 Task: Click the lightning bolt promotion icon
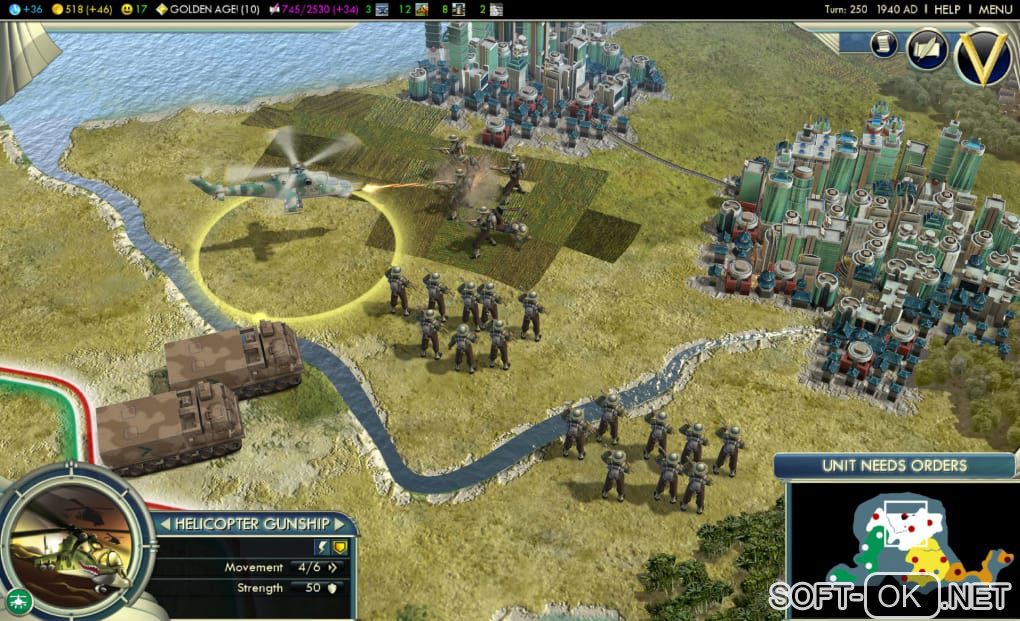tap(322, 546)
